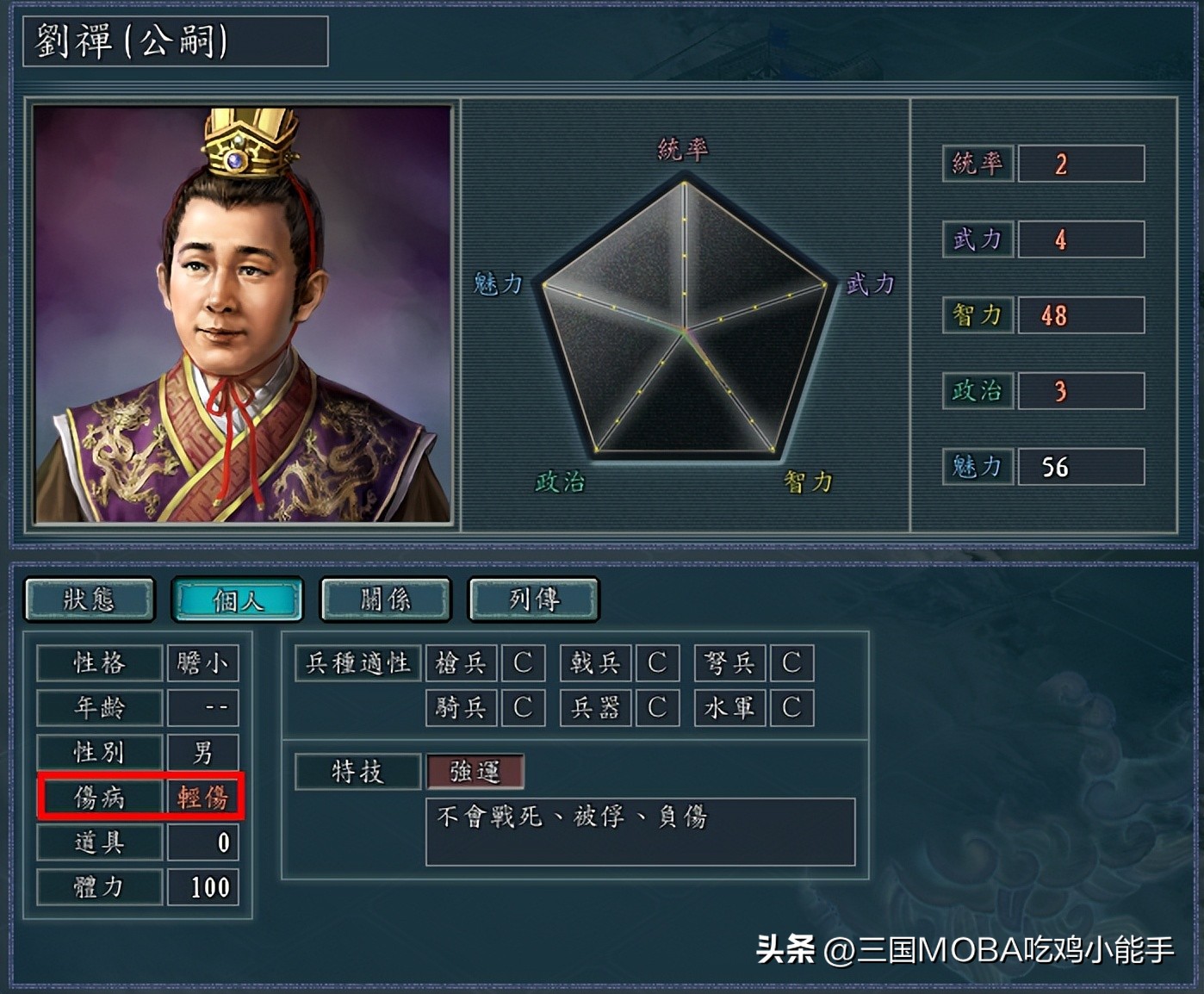Image resolution: width=1204 pixels, height=994 pixels.
Task: Expand the 性格 attribute showing 膽小
Action: point(203,663)
